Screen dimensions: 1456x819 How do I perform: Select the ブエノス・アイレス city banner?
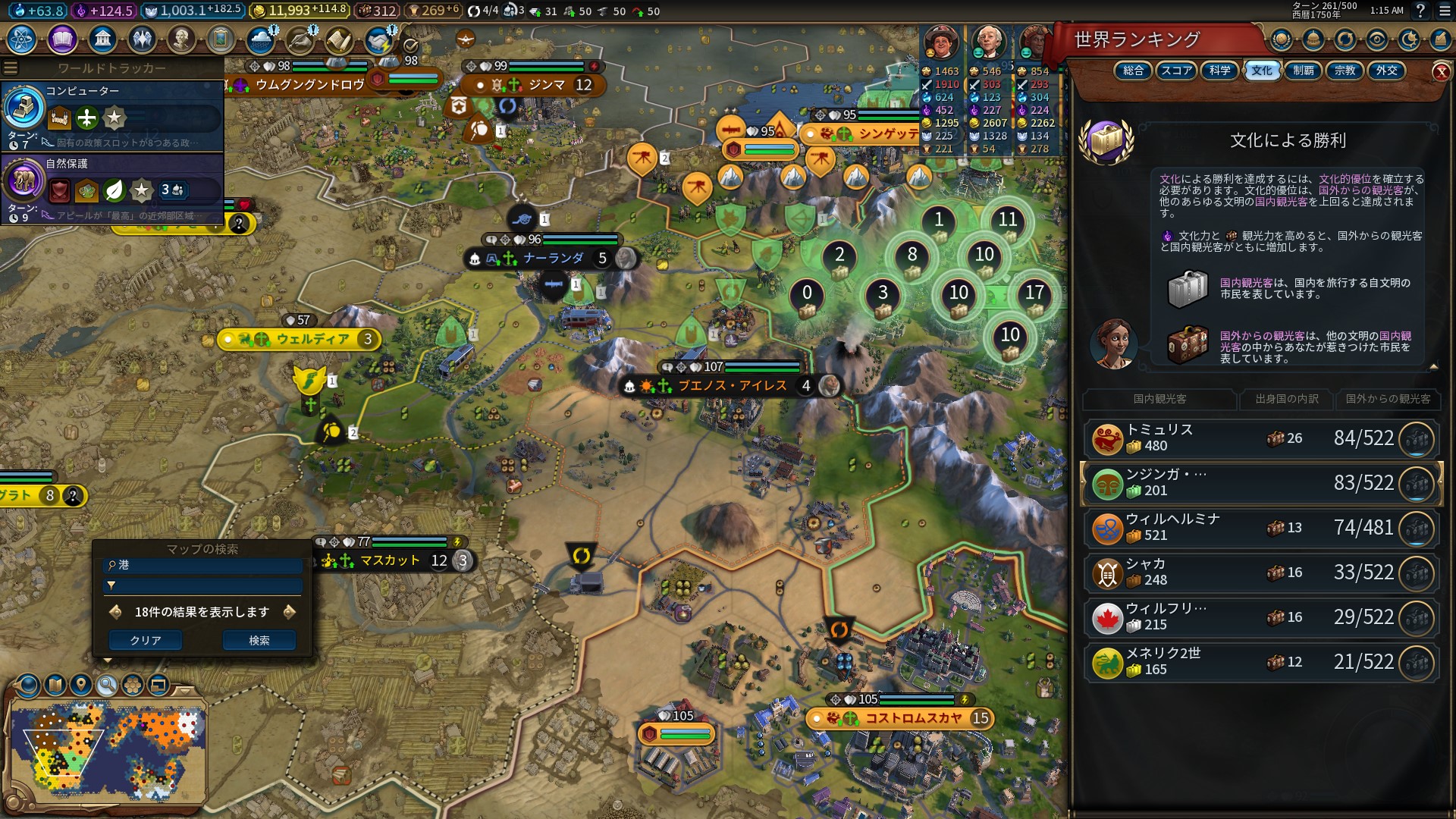(x=731, y=386)
